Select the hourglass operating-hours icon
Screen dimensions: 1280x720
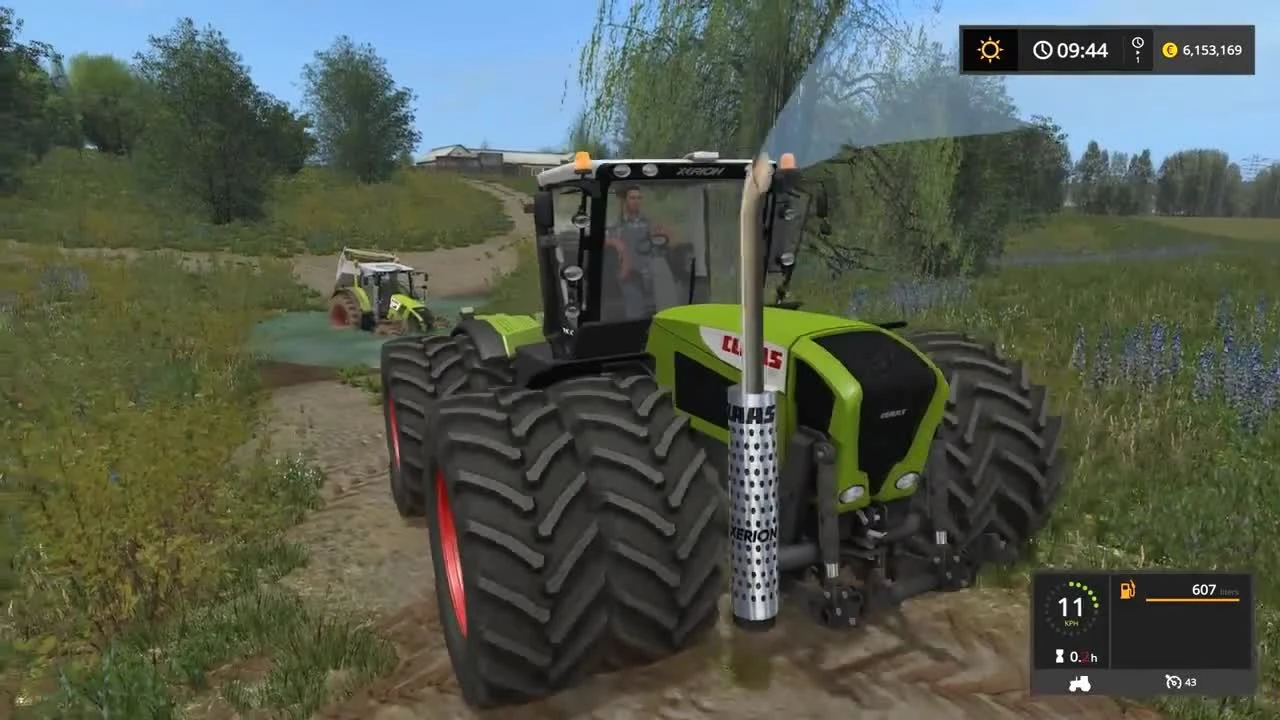pyautogui.click(x=1059, y=656)
